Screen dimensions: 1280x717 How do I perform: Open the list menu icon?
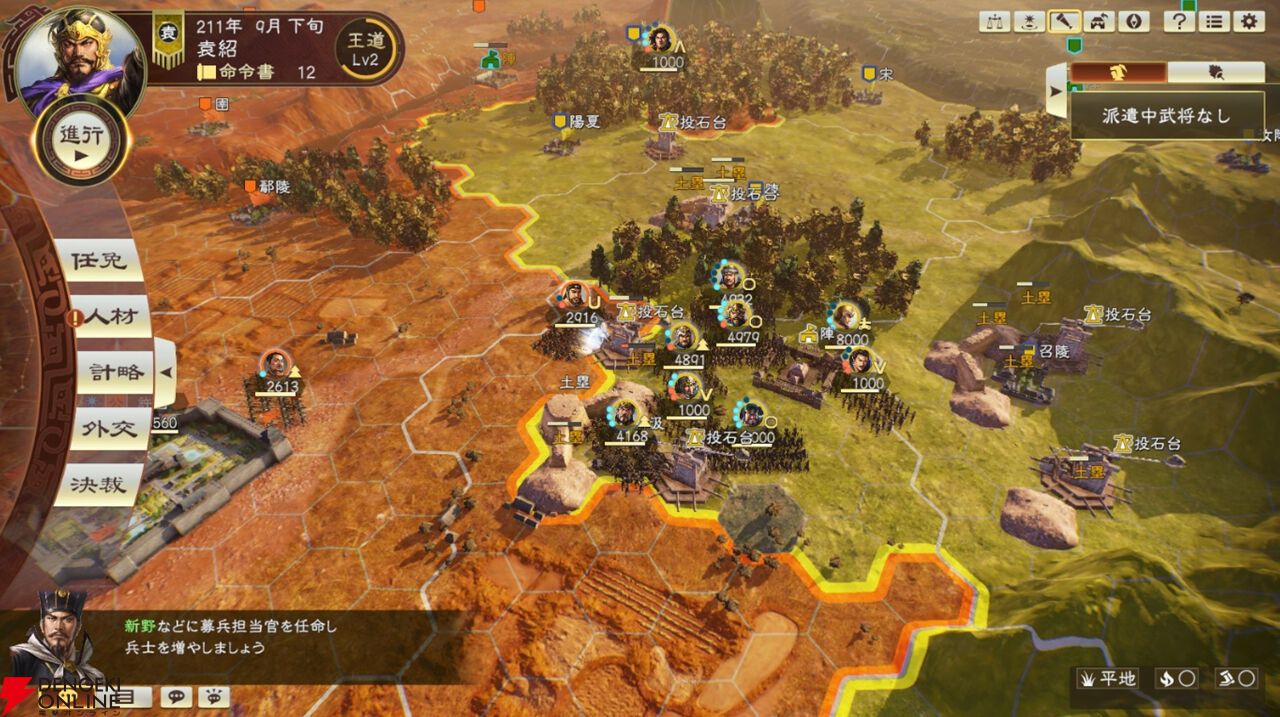pos(1214,21)
